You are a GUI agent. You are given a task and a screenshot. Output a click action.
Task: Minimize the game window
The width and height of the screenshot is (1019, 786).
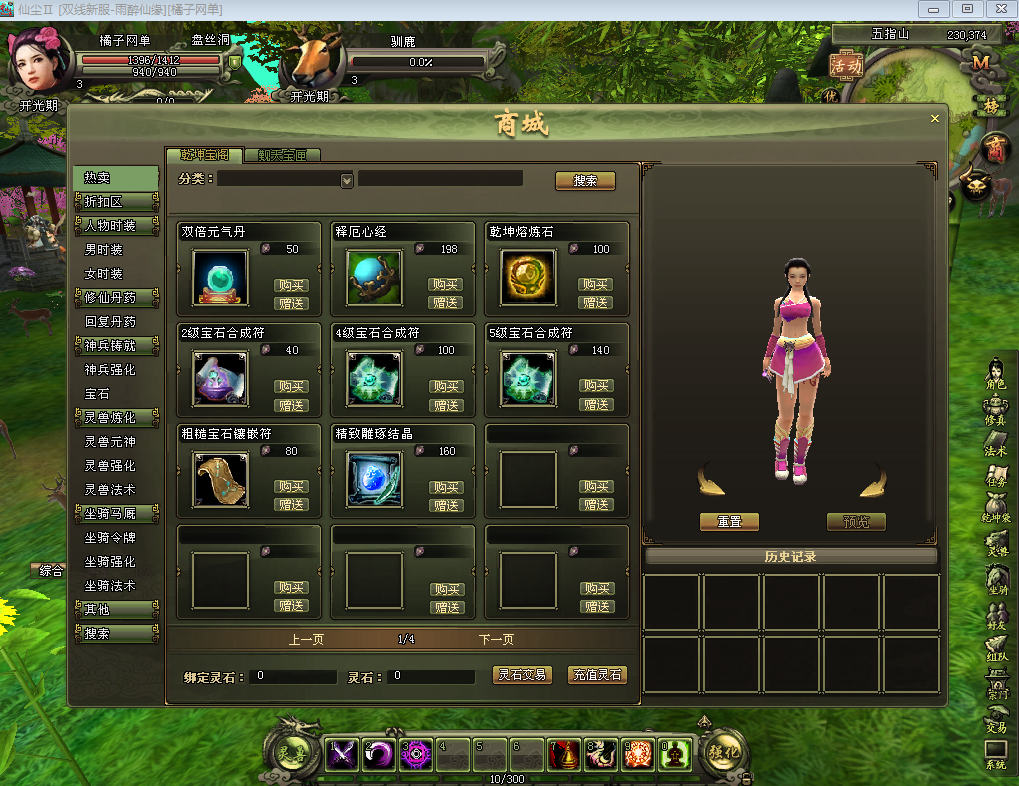935,9
